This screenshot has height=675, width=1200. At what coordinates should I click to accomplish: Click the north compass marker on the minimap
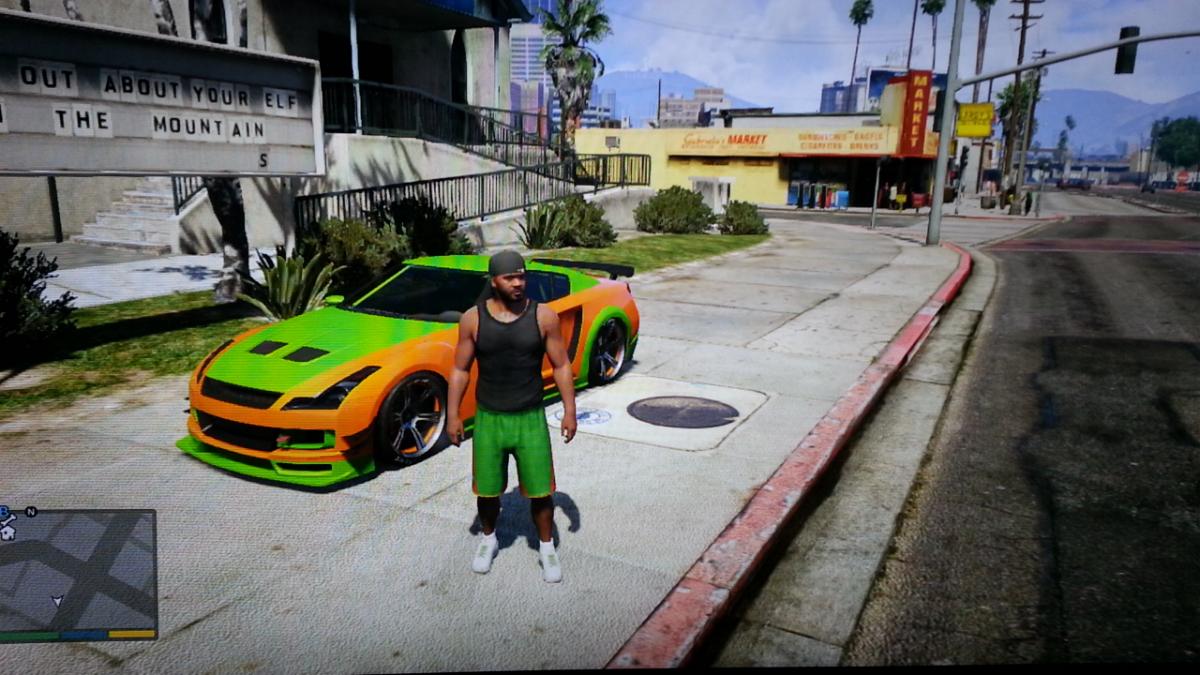coord(31,512)
